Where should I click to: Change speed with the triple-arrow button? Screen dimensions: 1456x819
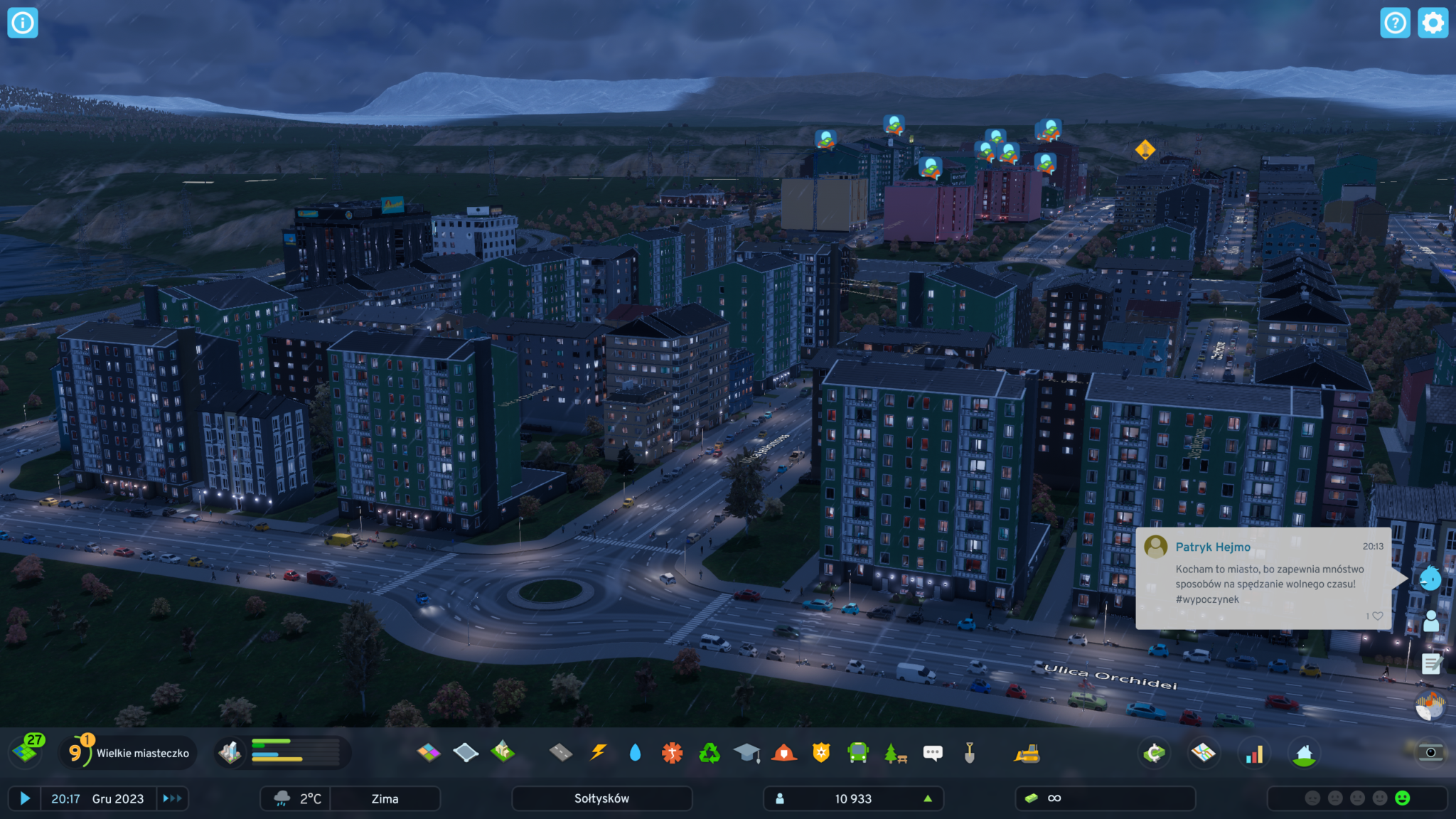click(172, 798)
